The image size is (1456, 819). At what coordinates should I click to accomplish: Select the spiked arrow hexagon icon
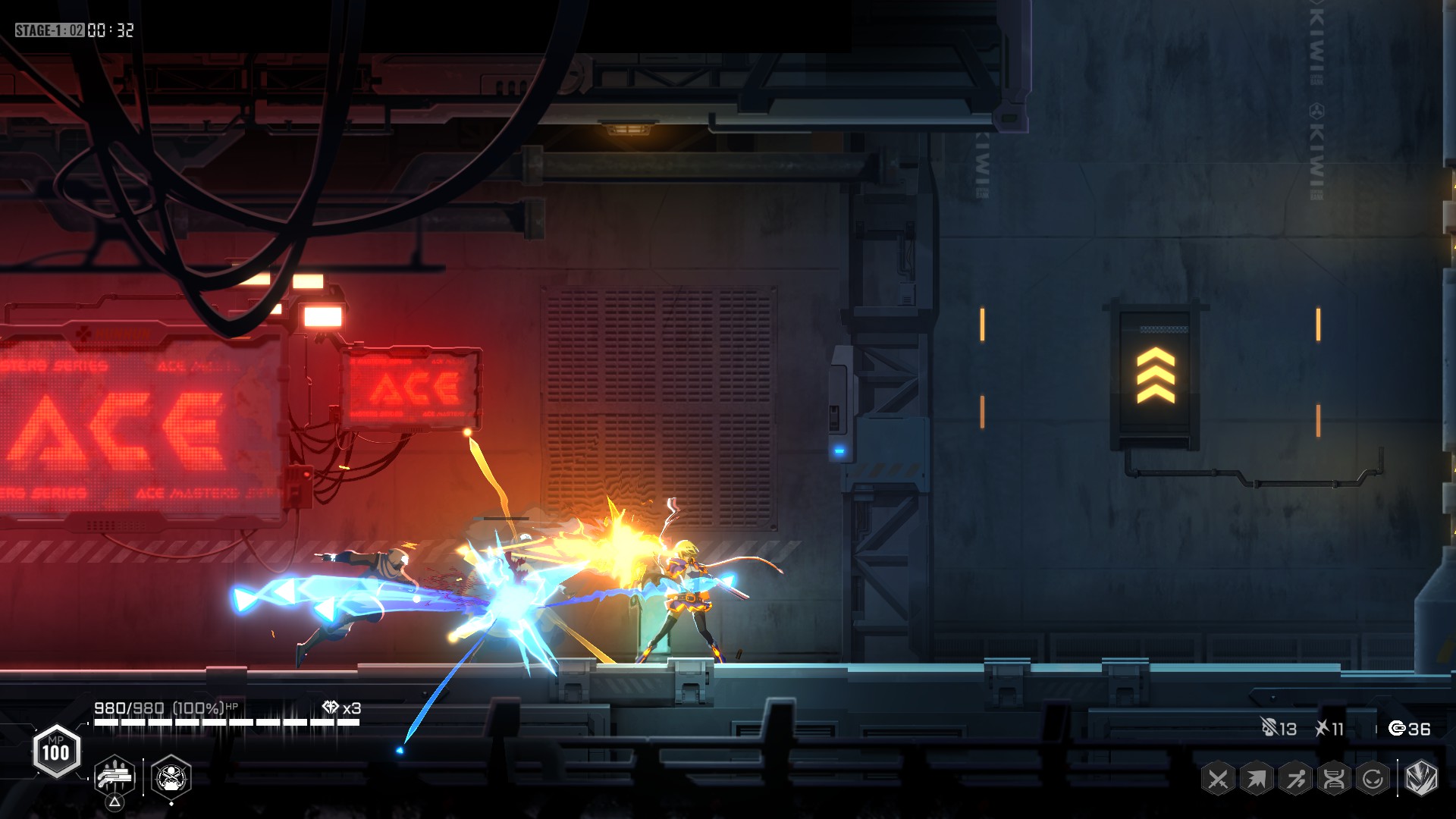pos(1257,779)
